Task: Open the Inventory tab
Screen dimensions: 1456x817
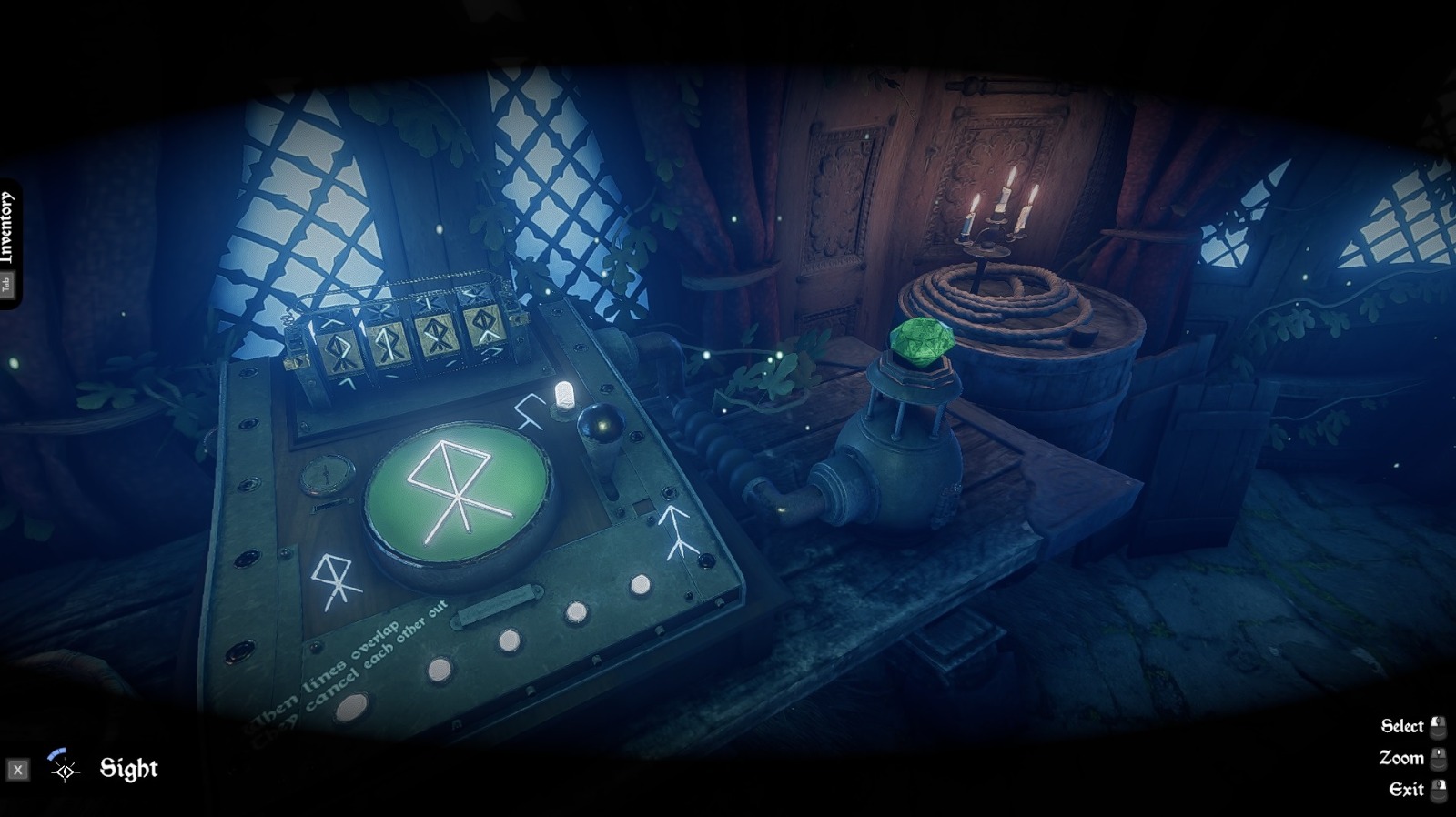Action: click(10, 223)
